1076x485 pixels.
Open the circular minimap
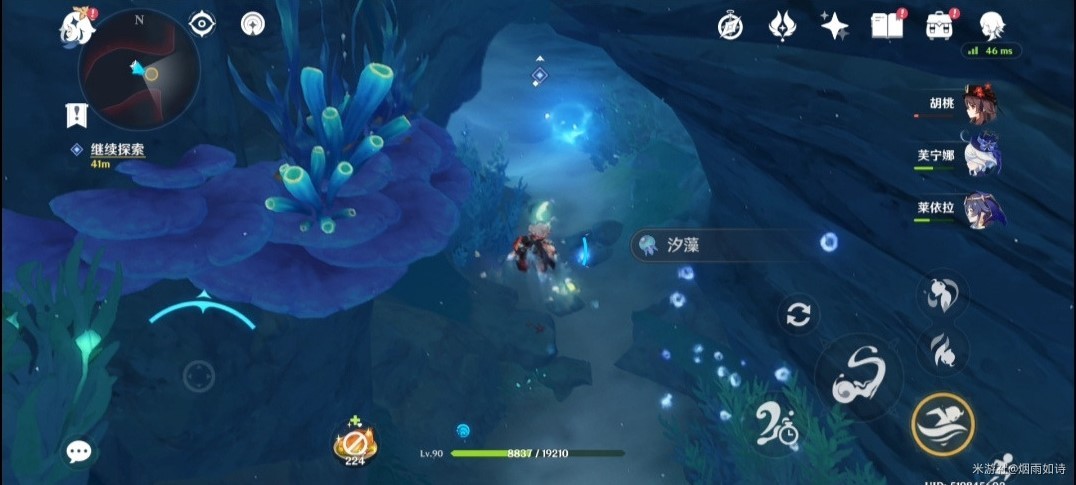(x=138, y=70)
